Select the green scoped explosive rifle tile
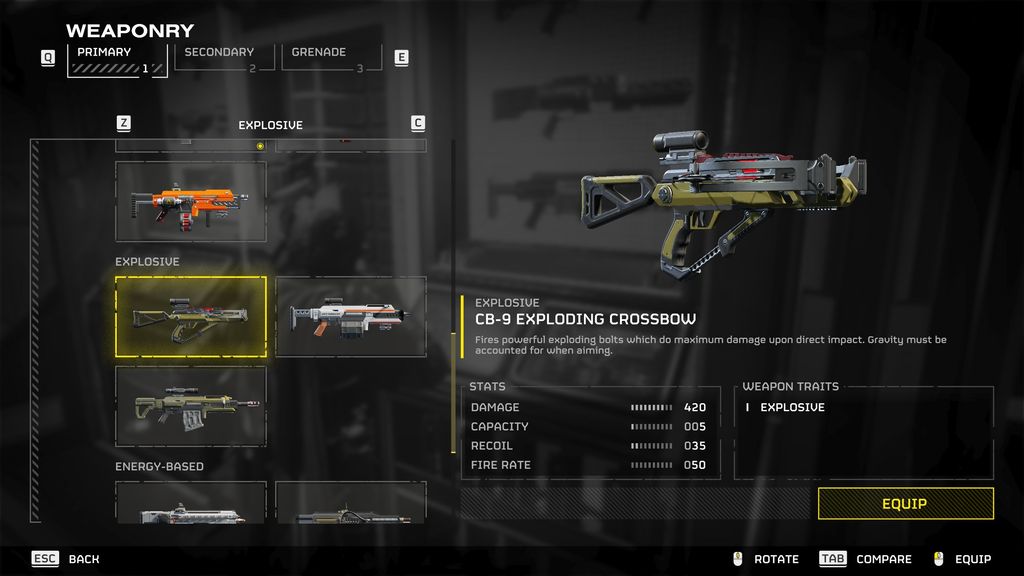The height and width of the screenshot is (576, 1024). [190, 406]
